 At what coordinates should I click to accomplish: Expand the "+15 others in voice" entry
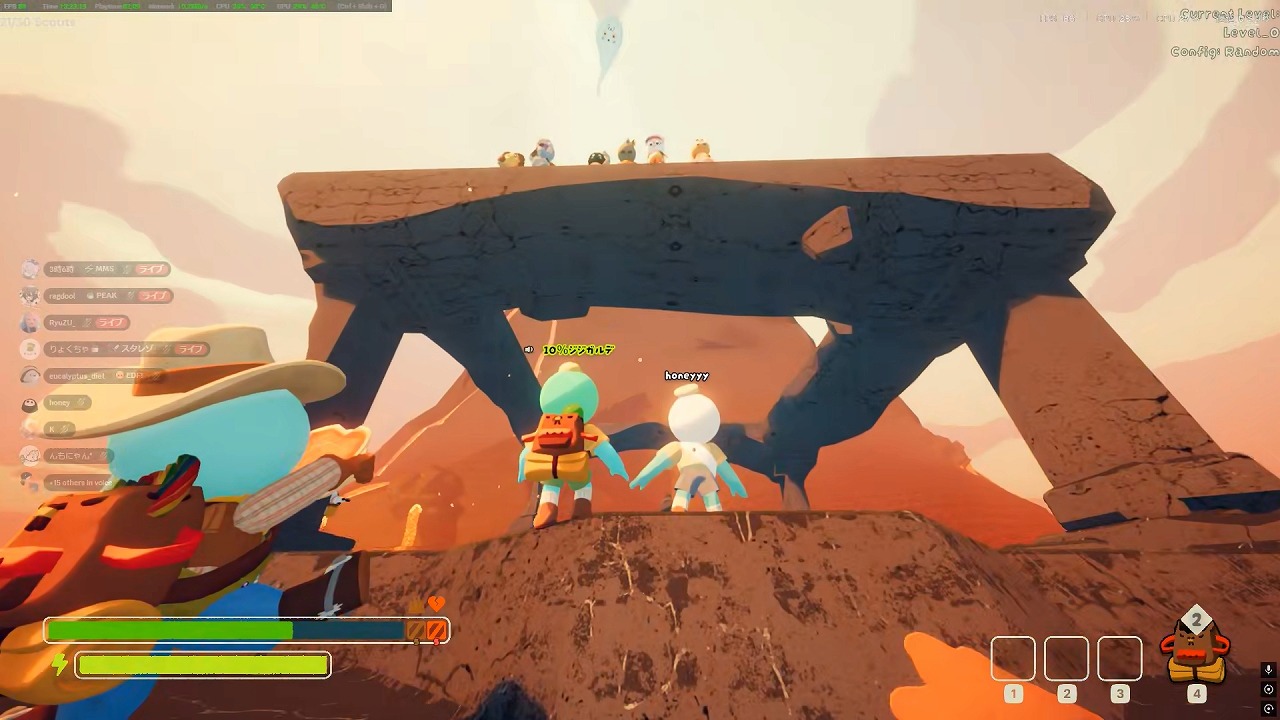coord(79,482)
